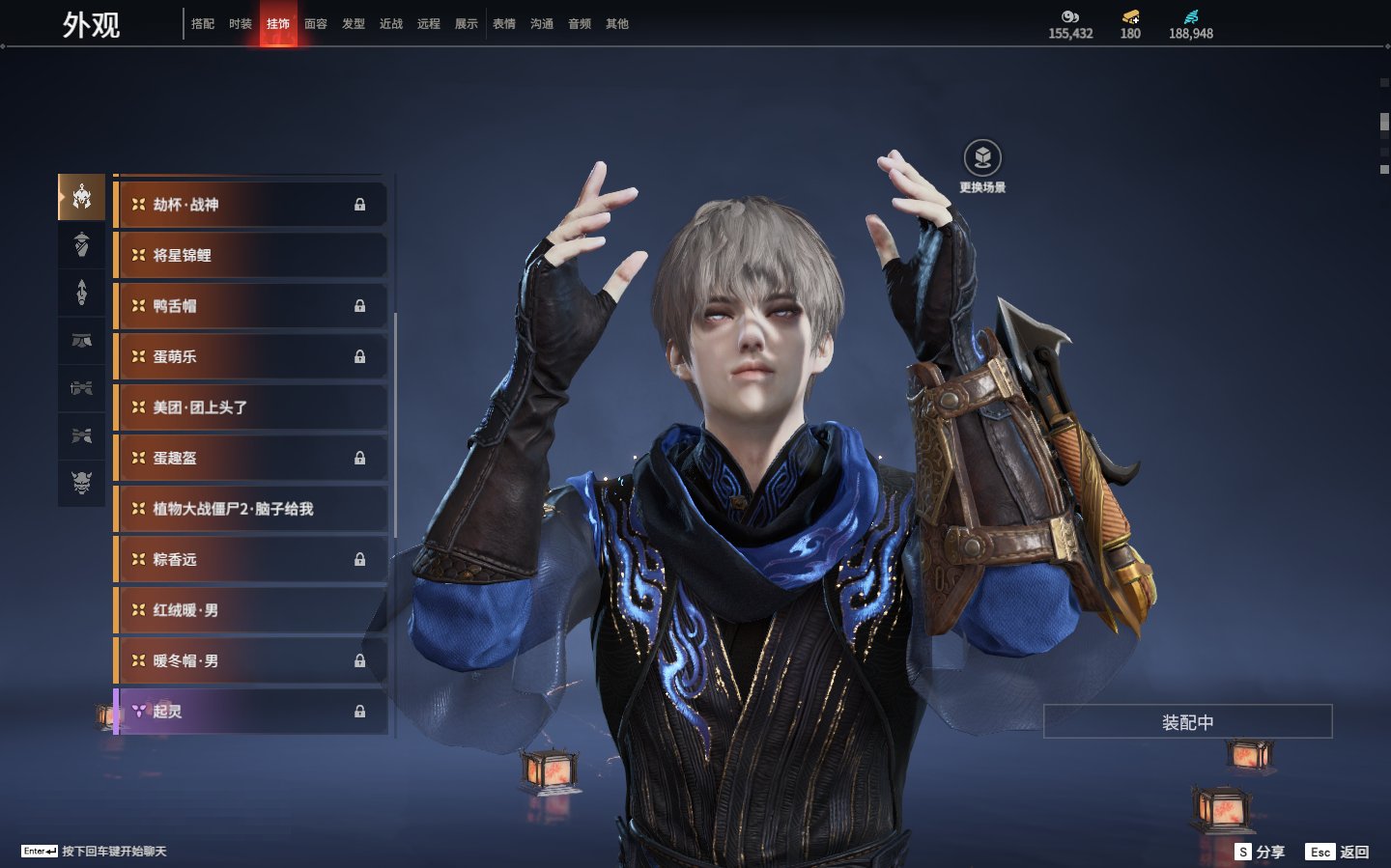Select the 将星锦鲤 accessory
This screenshot has width=1391, height=868.
pos(251,256)
